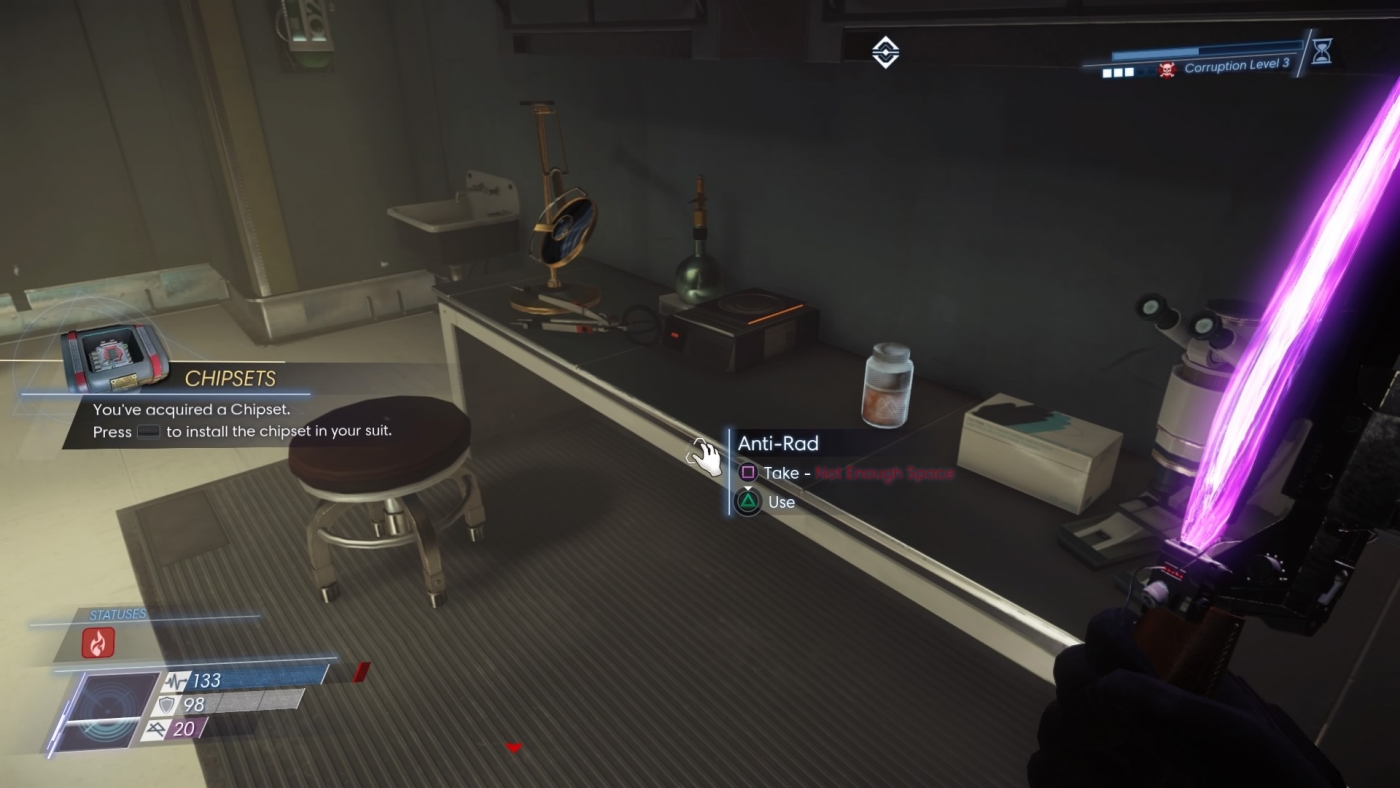Select the fire status effect icon
Viewport: 1400px width, 788px height.
[98, 642]
